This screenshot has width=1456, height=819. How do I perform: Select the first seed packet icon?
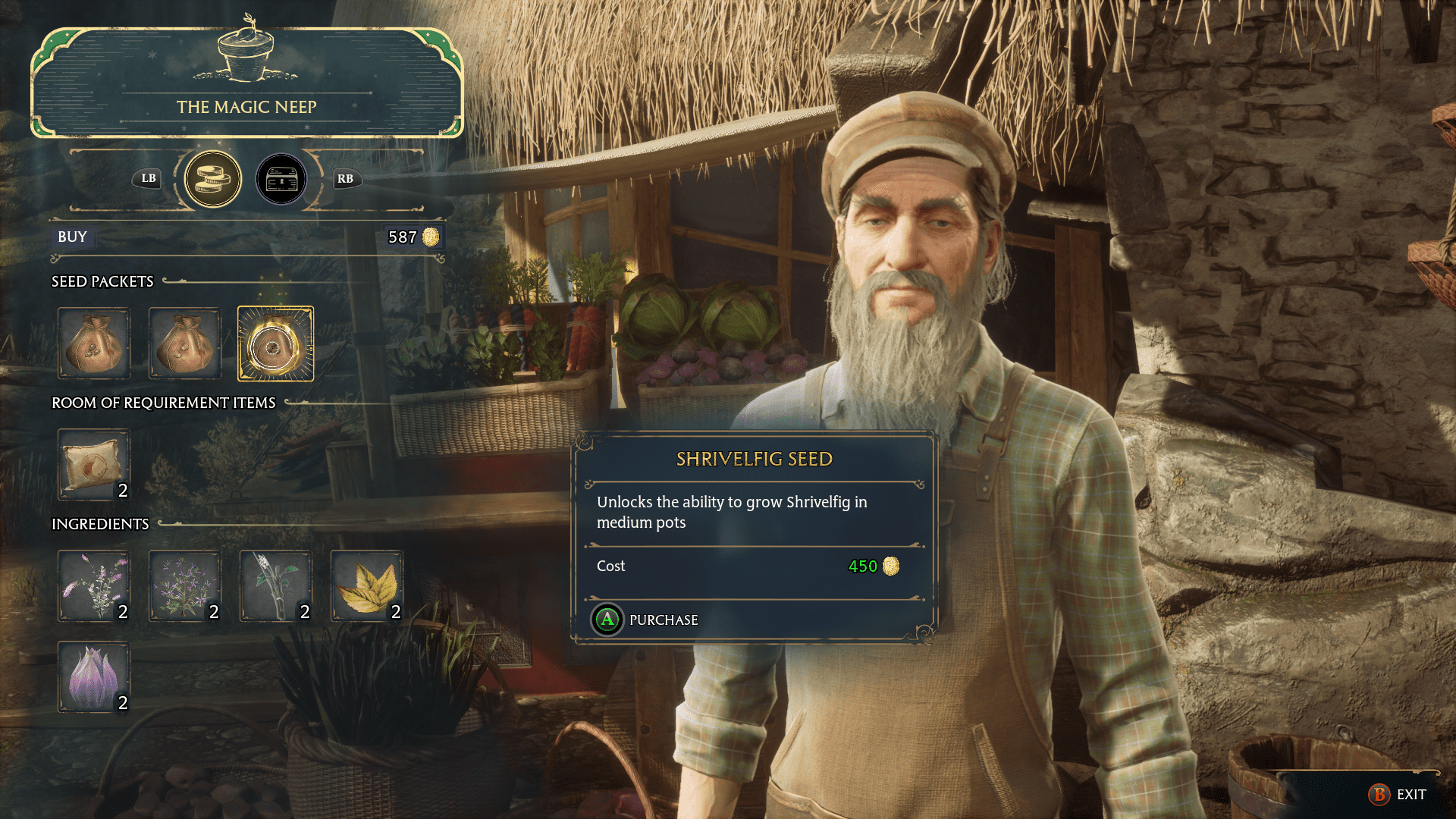(94, 344)
